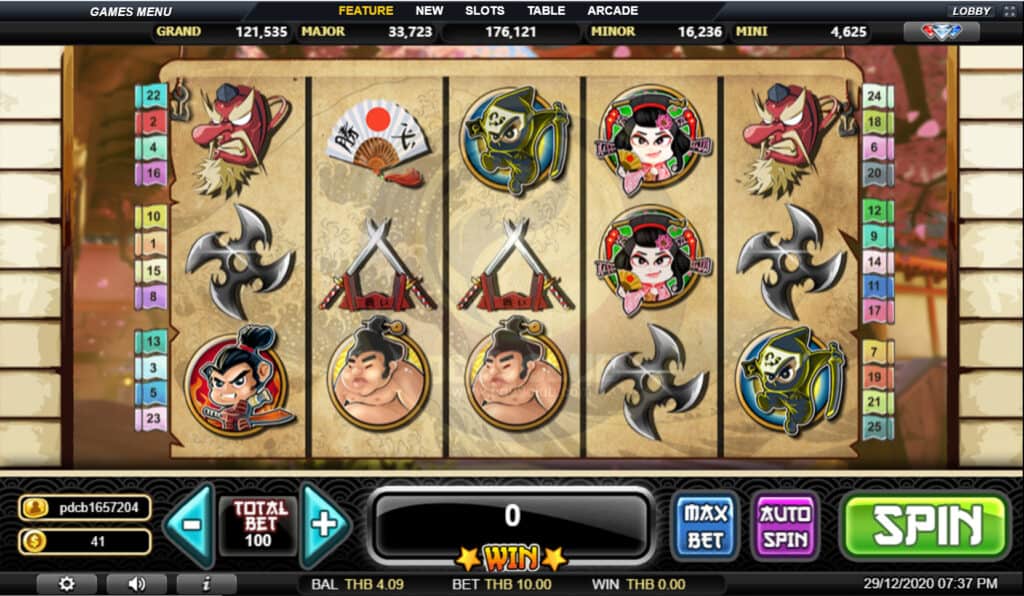Decrease total bet with the minus arrow
This screenshot has height=596, width=1024.
point(190,524)
